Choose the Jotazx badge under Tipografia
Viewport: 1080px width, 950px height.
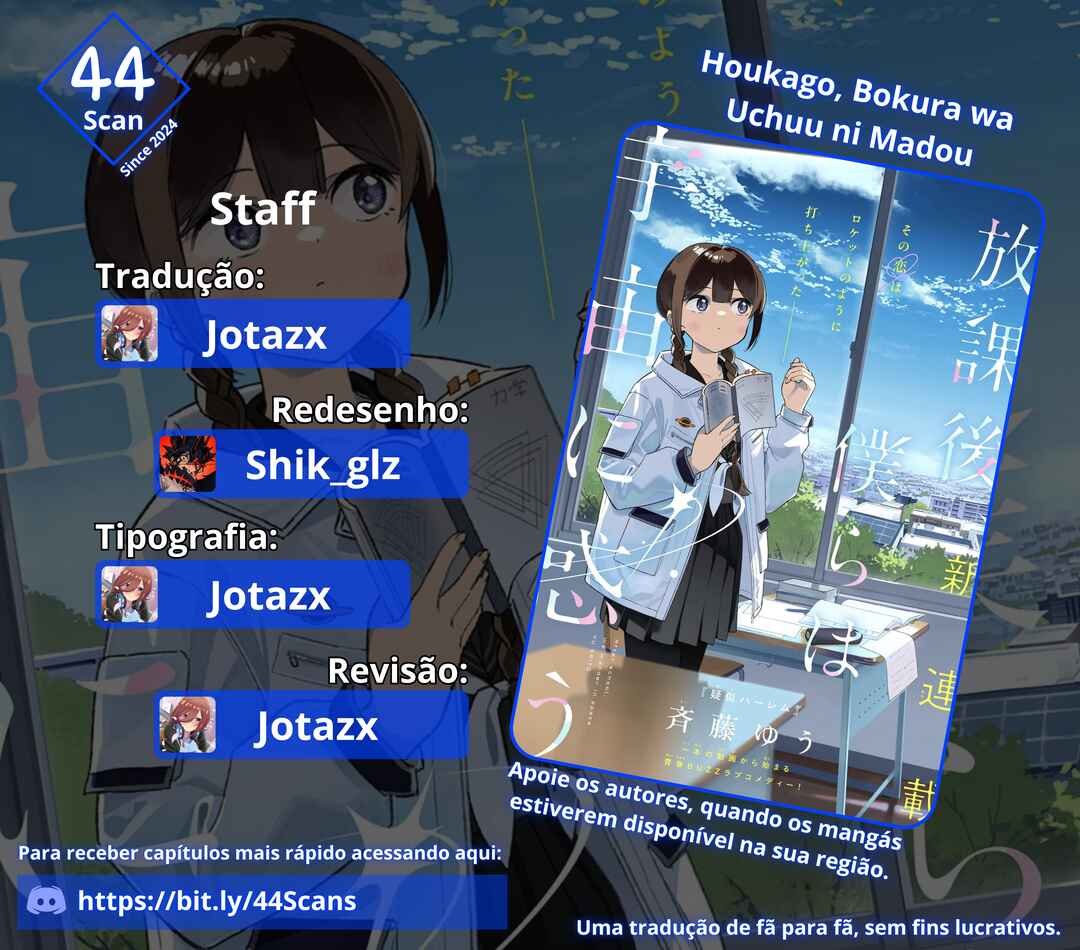click(255, 596)
